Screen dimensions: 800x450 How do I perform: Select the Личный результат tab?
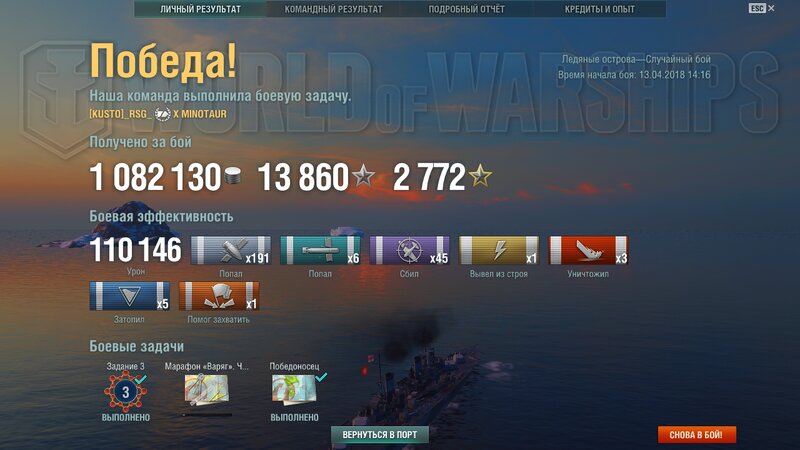coord(200,9)
